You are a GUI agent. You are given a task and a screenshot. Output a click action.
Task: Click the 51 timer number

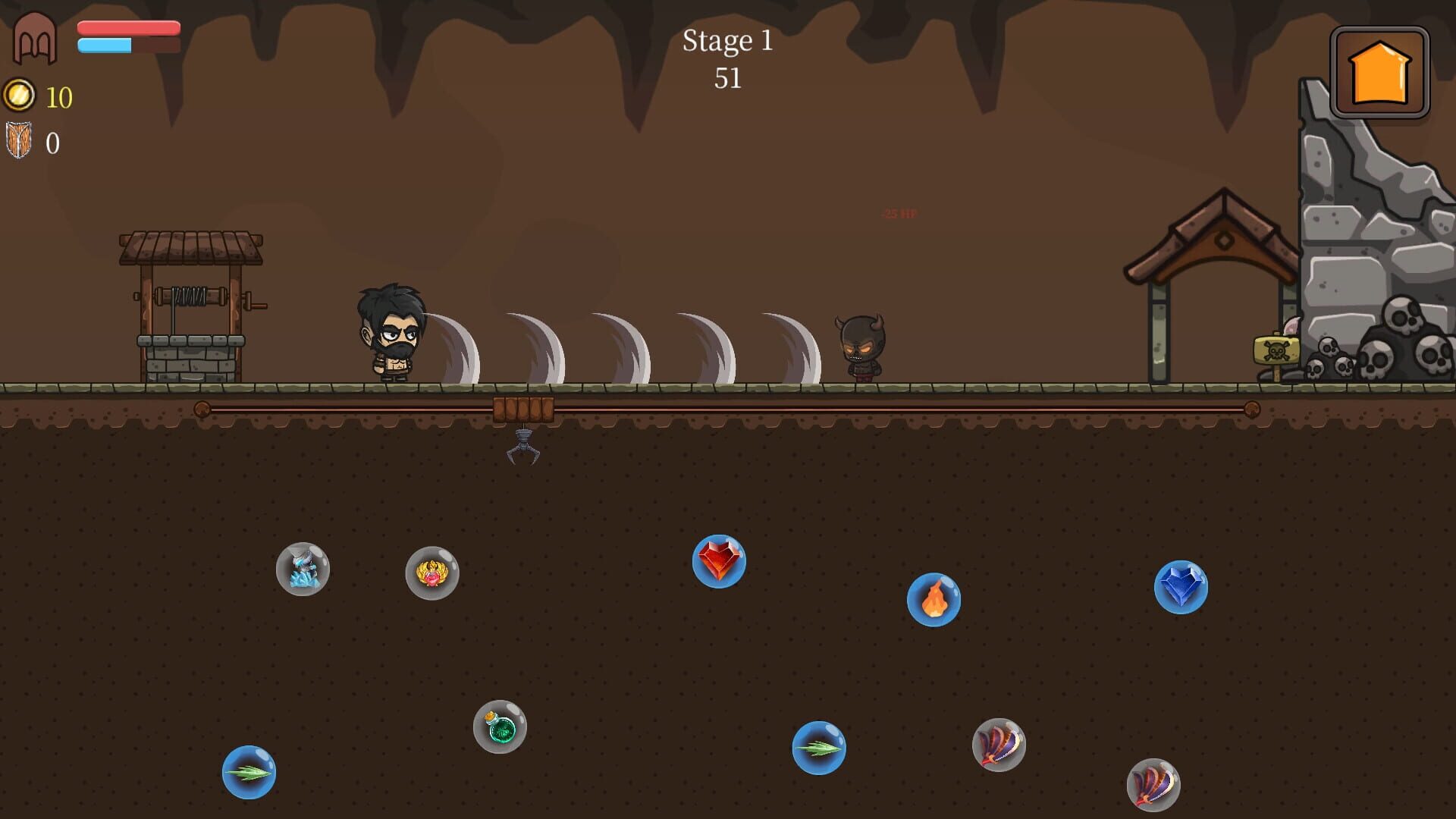[730, 77]
